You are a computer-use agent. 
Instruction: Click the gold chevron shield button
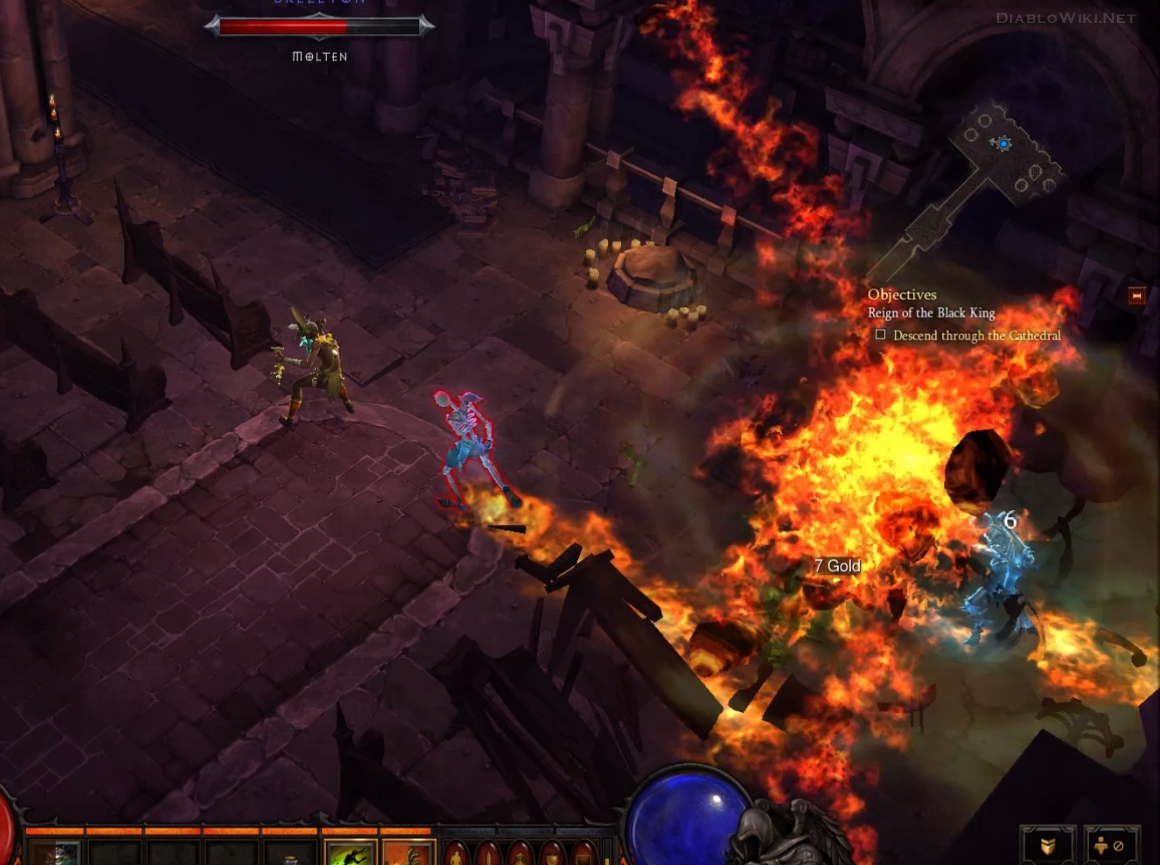point(1048,846)
